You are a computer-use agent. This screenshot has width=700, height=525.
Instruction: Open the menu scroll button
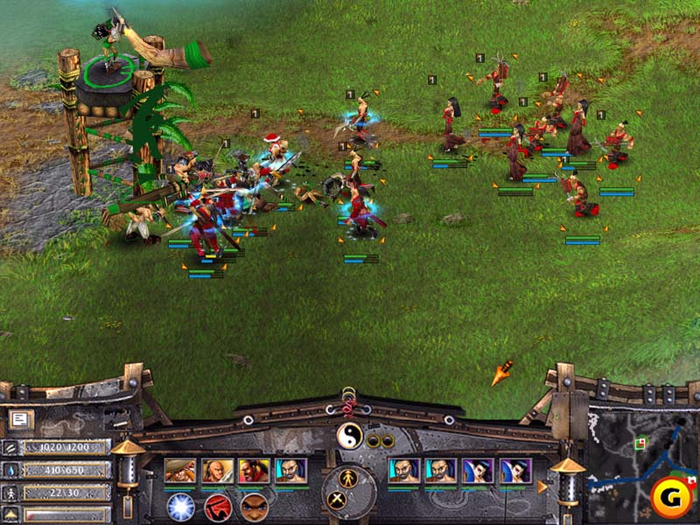point(20,420)
